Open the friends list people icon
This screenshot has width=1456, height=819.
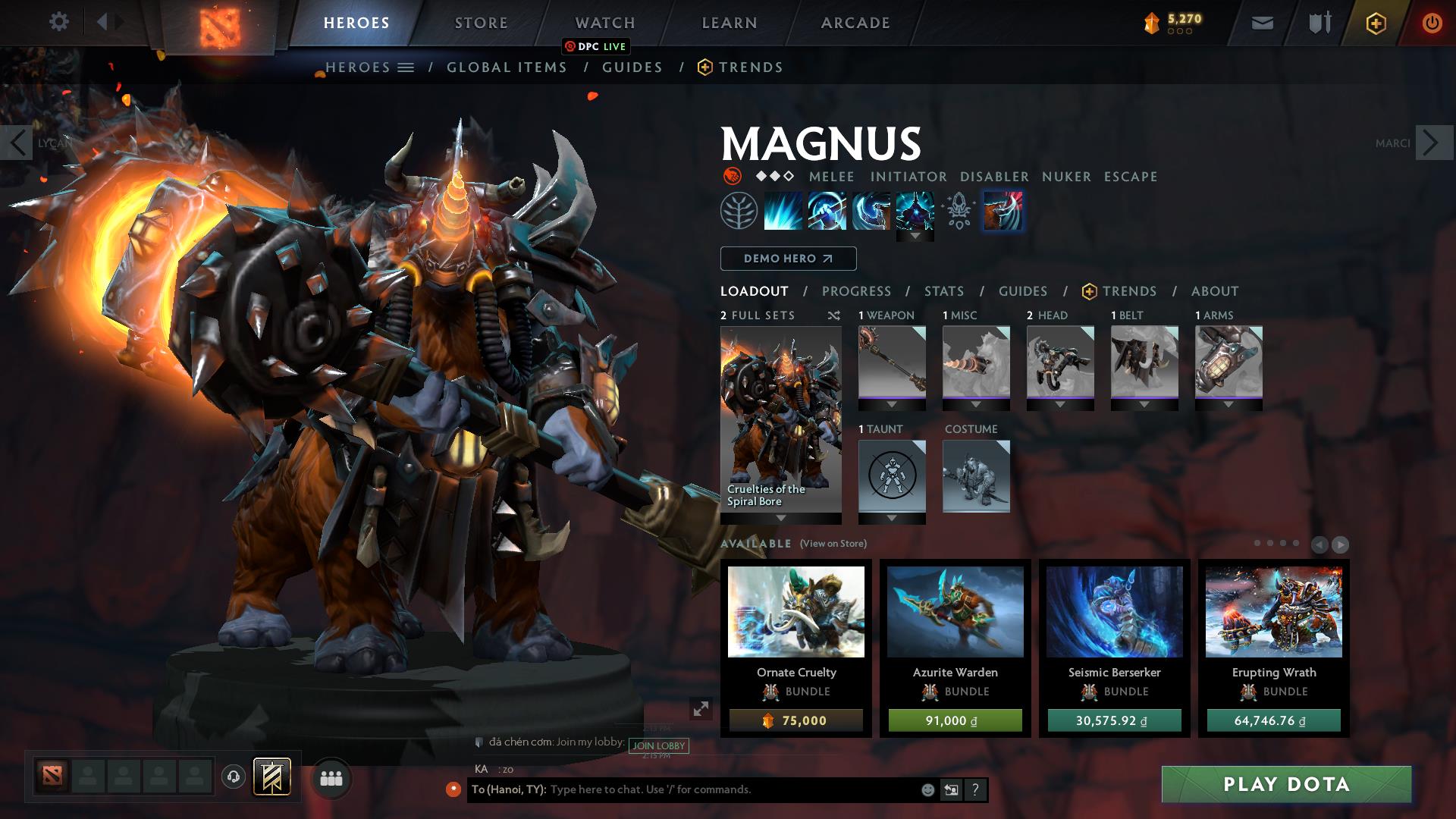point(330,777)
